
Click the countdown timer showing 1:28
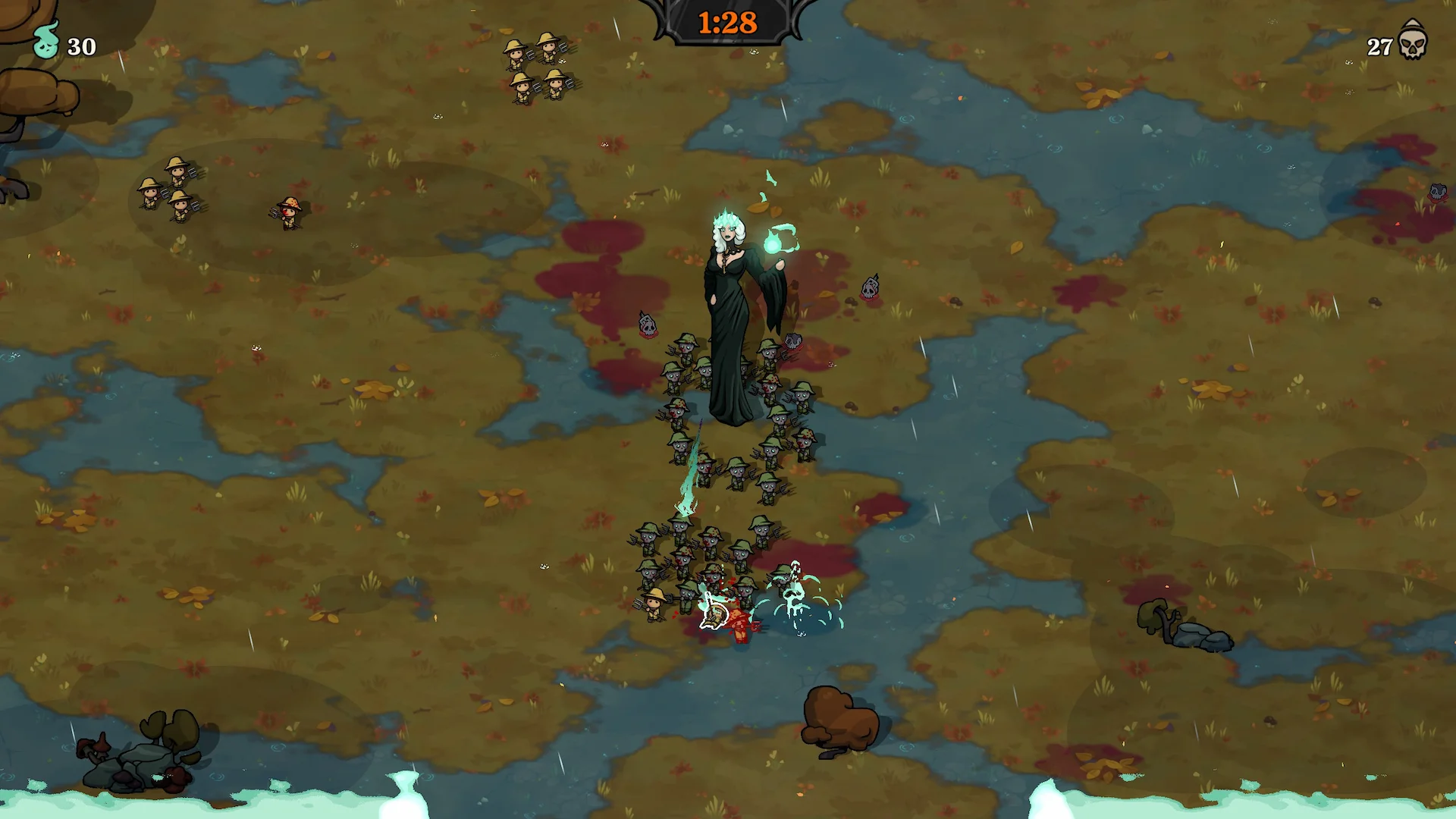click(726, 20)
